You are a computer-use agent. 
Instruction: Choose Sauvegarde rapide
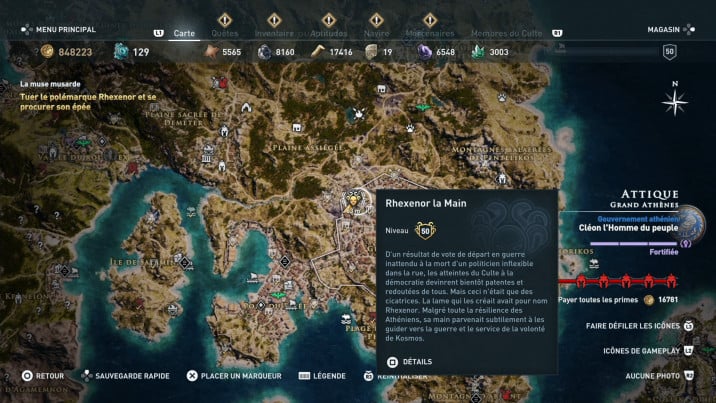click(130, 376)
